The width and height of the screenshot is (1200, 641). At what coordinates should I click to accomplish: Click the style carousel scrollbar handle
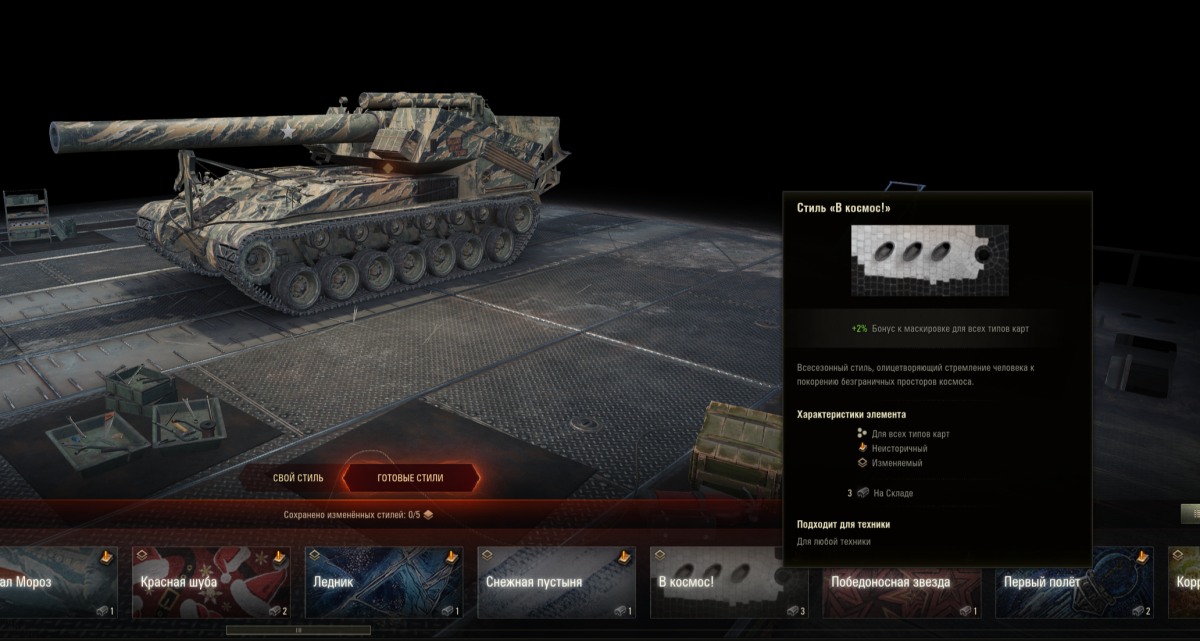(298, 630)
